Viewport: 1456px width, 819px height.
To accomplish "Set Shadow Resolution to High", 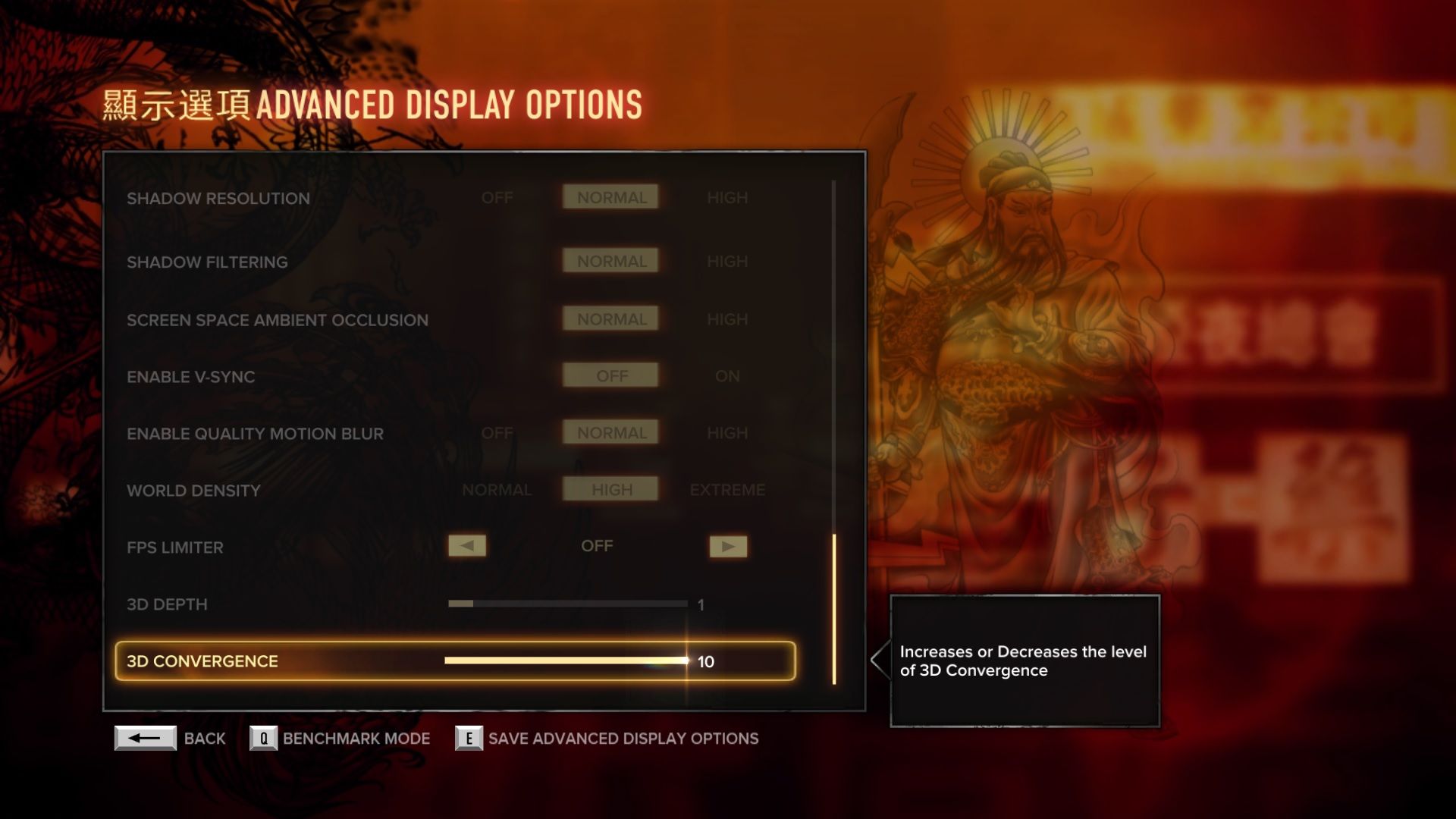I will pyautogui.click(x=726, y=198).
